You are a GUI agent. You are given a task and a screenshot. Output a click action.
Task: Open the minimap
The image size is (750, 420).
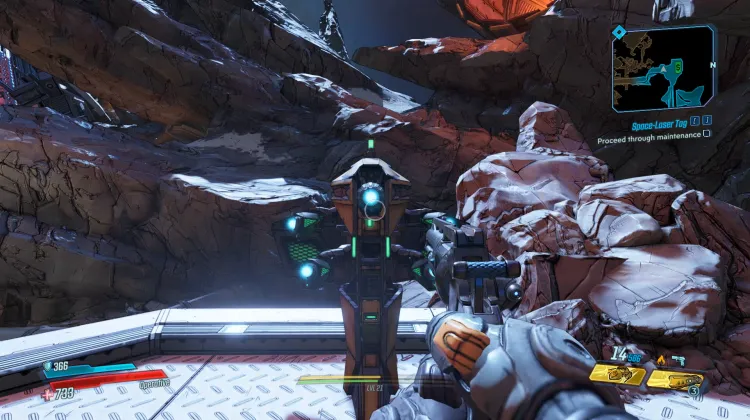tap(663, 68)
